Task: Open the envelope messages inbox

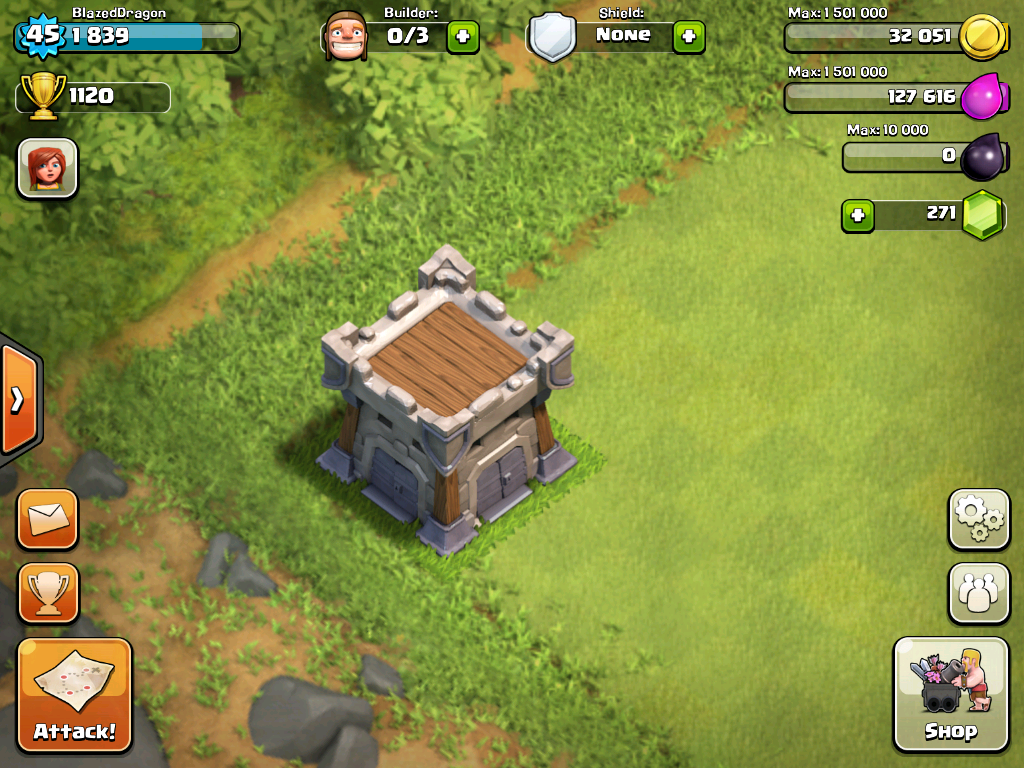Action: 47,519
